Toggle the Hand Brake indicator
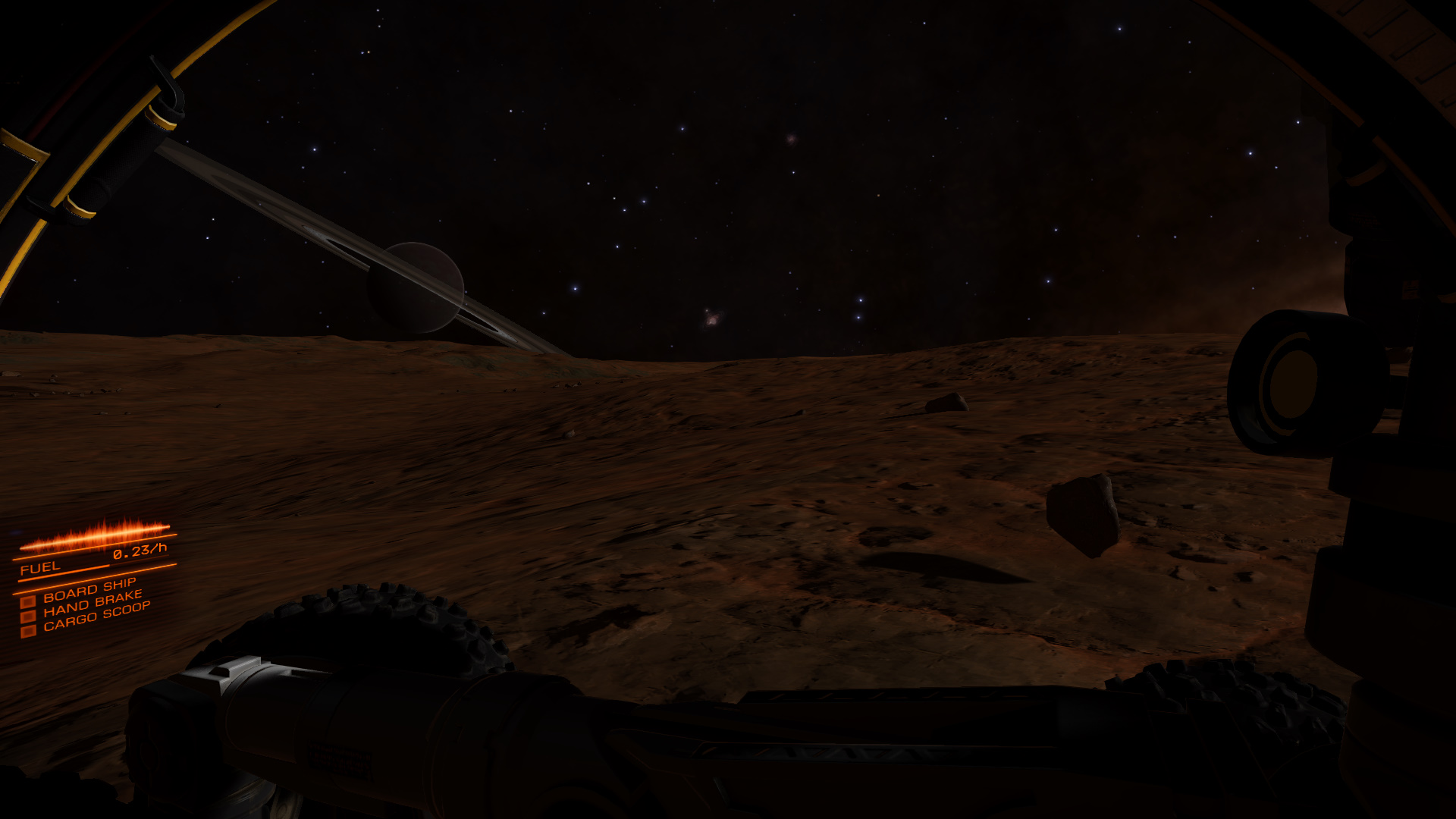Screen dimensions: 1456x819 pos(28,617)
